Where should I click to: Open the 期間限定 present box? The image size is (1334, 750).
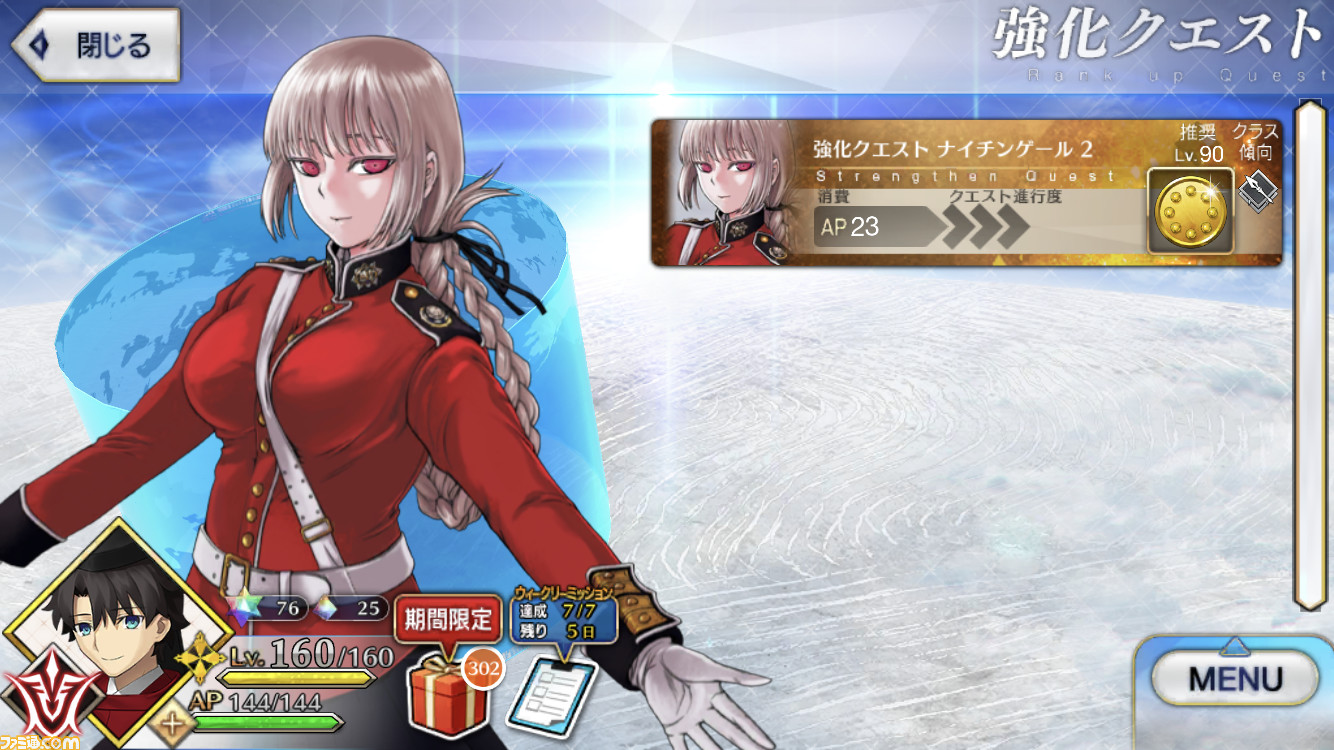click(x=449, y=700)
